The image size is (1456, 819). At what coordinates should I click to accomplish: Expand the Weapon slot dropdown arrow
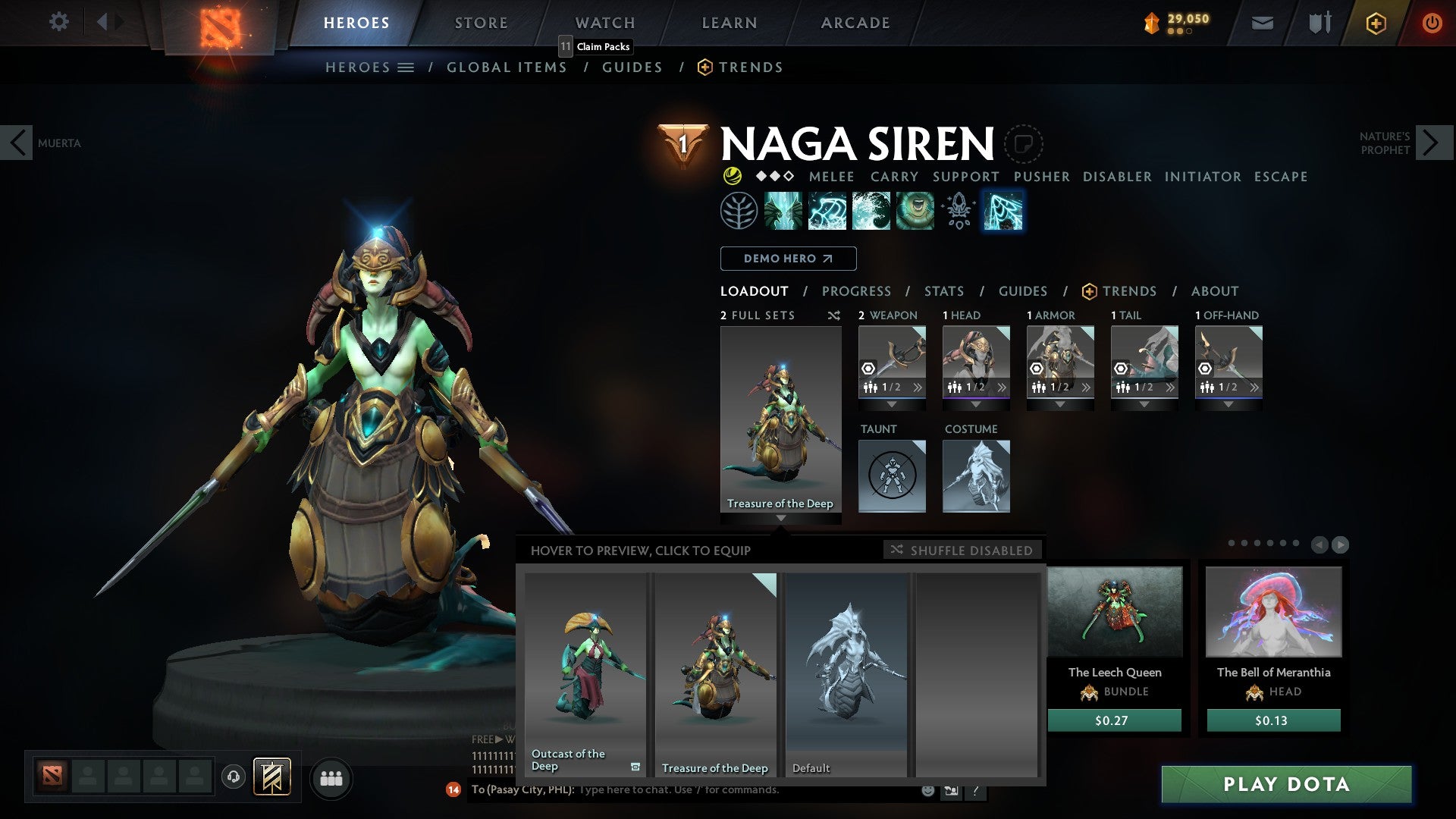tap(892, 404)
